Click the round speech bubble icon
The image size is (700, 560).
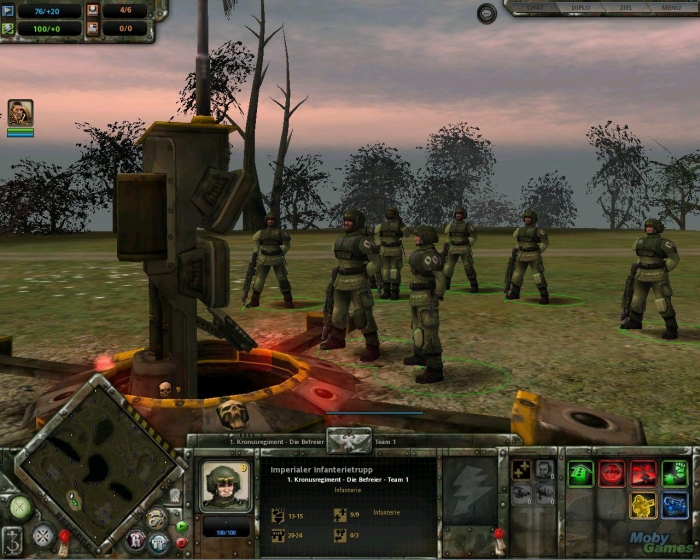click(x=487, y=13)
